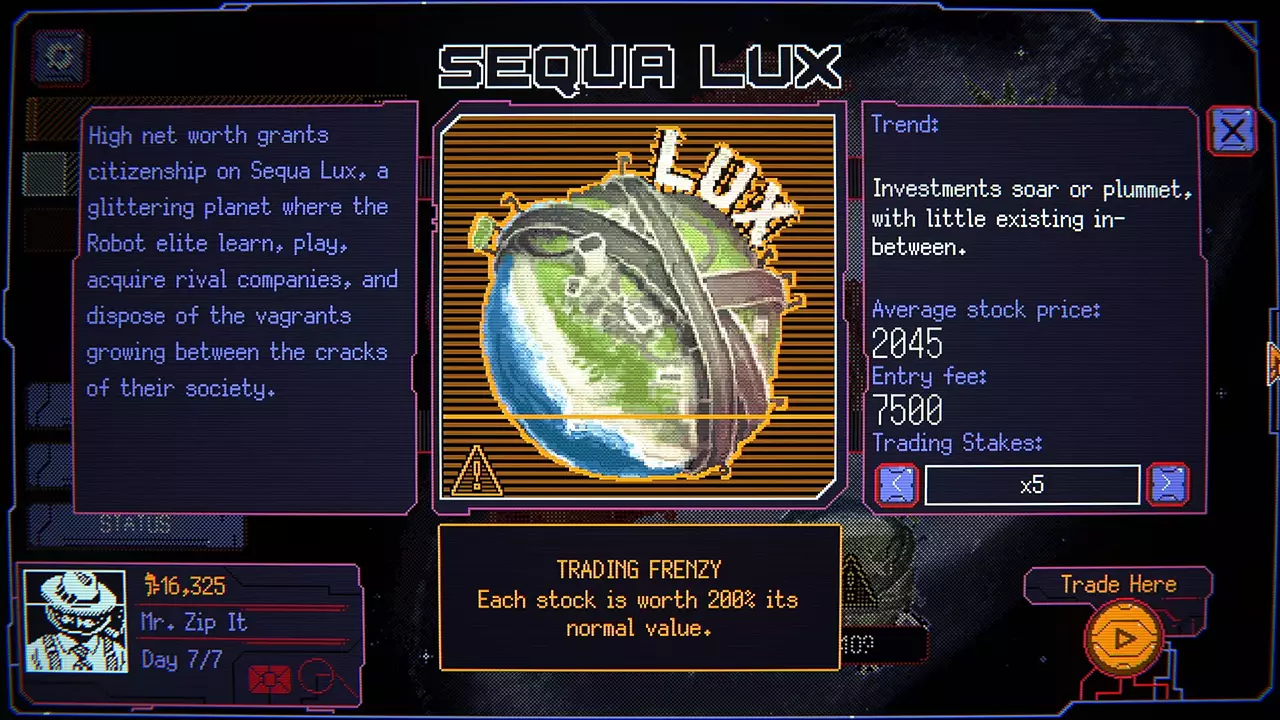Click the blue X icon to exit Sequa Lux

pyautogui.click(x=1232, y=131)
